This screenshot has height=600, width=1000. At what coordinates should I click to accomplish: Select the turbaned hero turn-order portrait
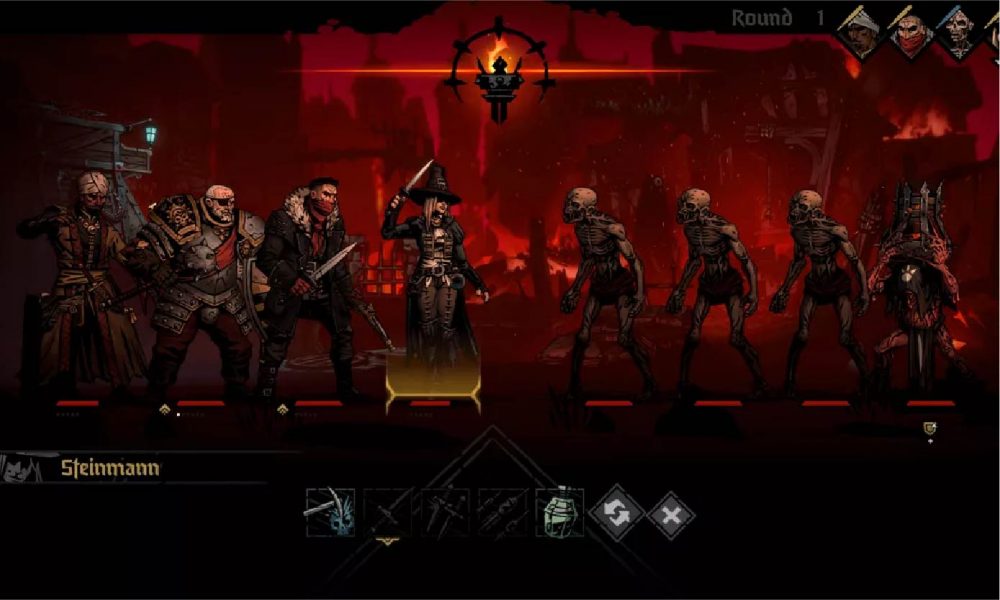click(x=862, y=33)
